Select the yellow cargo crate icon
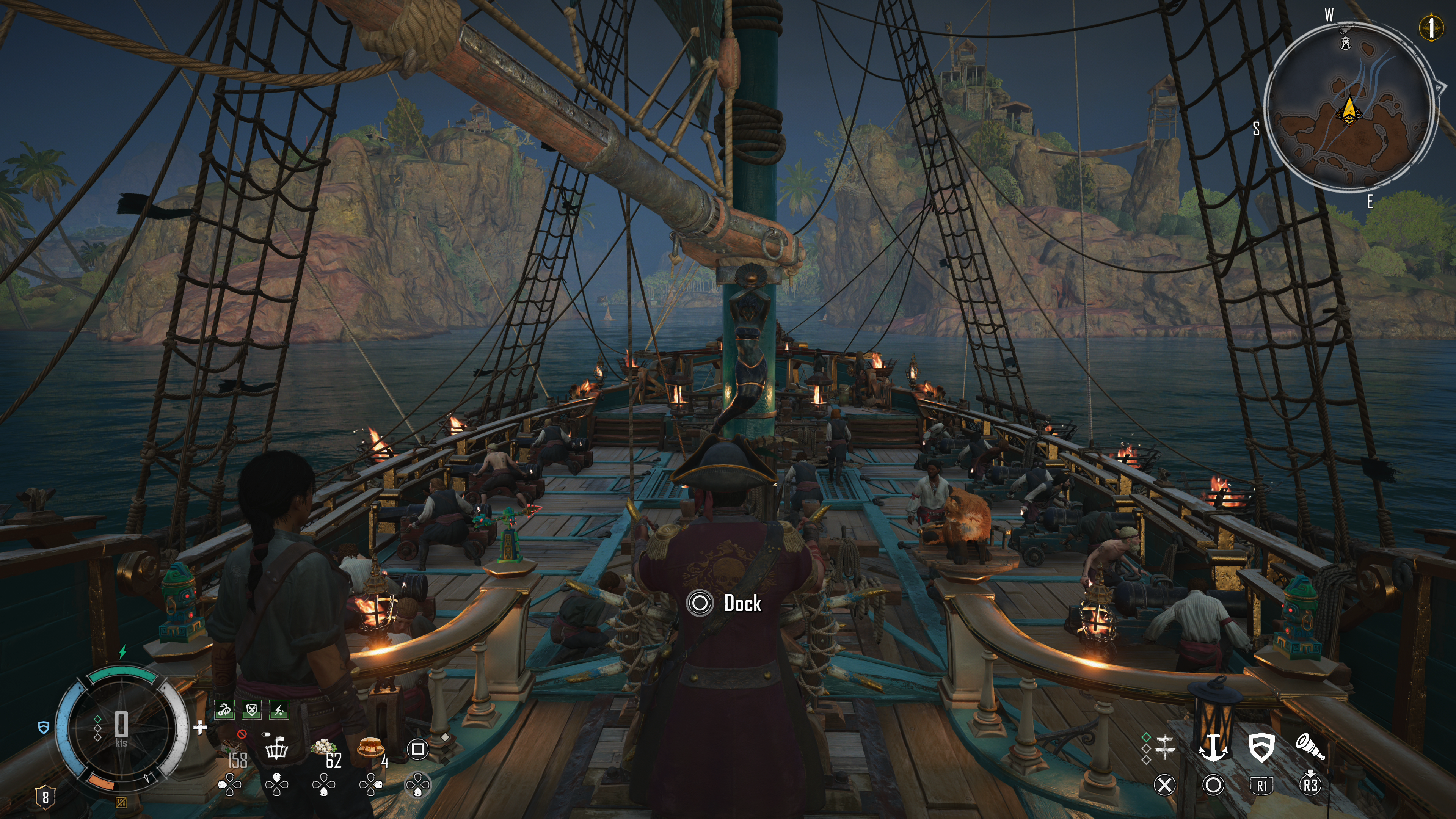Image resolution: width=1456 pixels, height=819 pixels. coord(121,803)
